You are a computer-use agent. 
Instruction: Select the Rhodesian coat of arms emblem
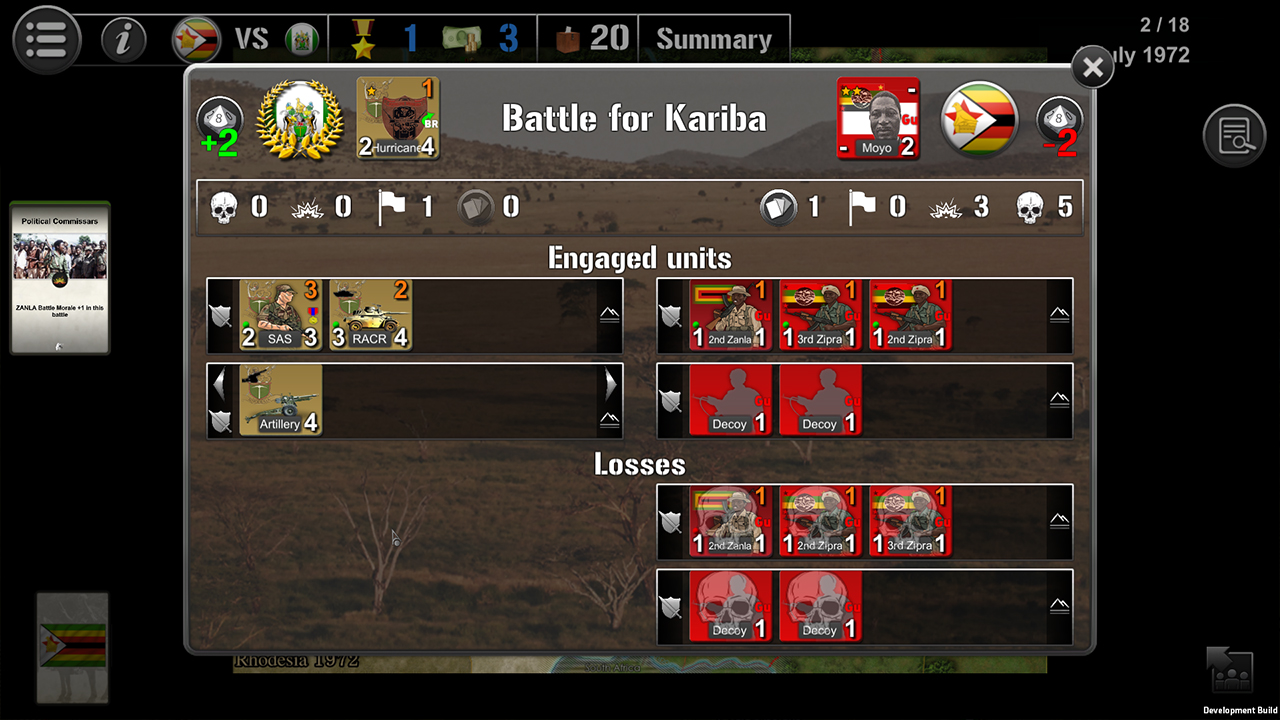click(301, 117)
